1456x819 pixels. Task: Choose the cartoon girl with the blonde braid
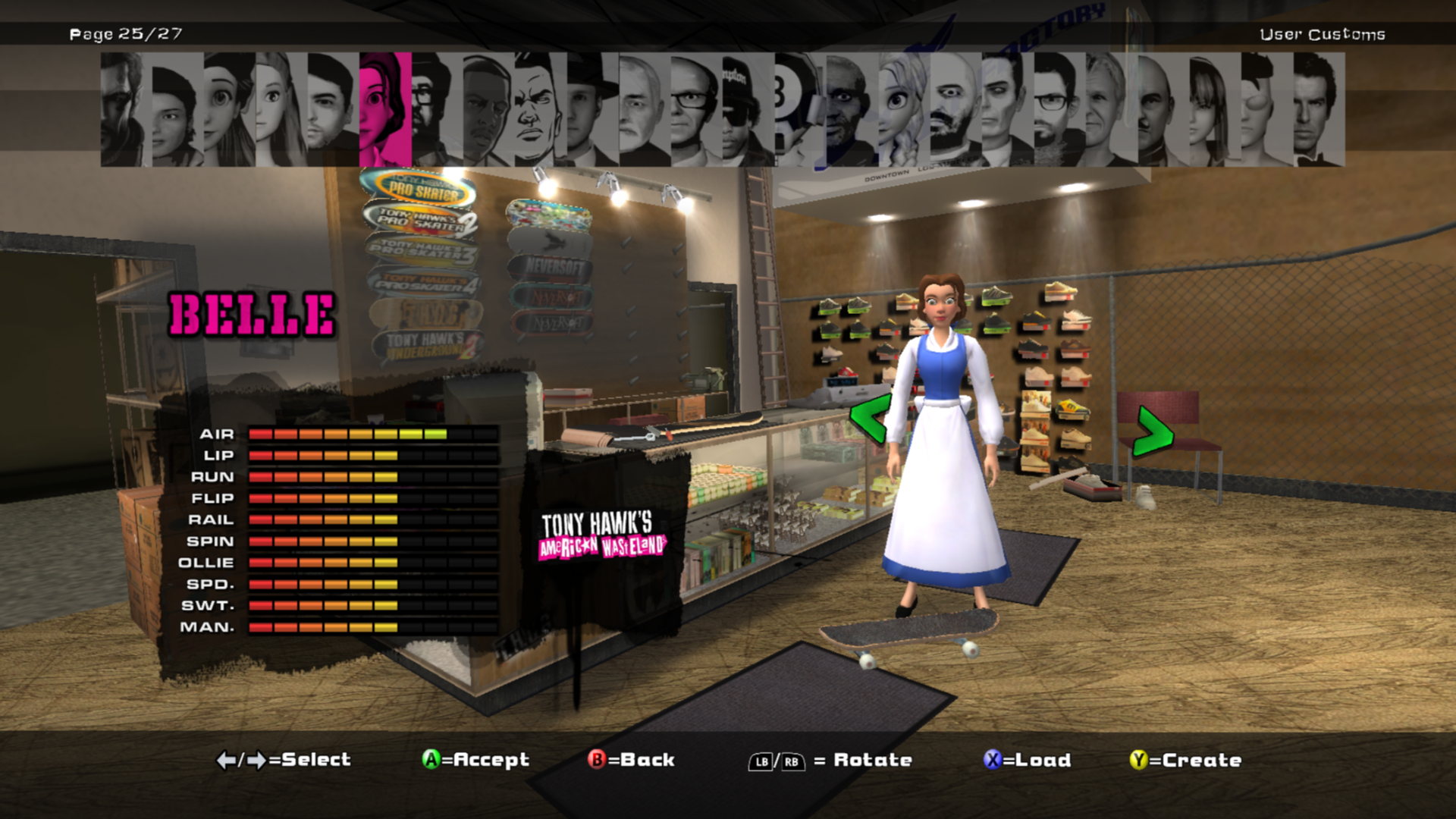[x=902, y=109]
